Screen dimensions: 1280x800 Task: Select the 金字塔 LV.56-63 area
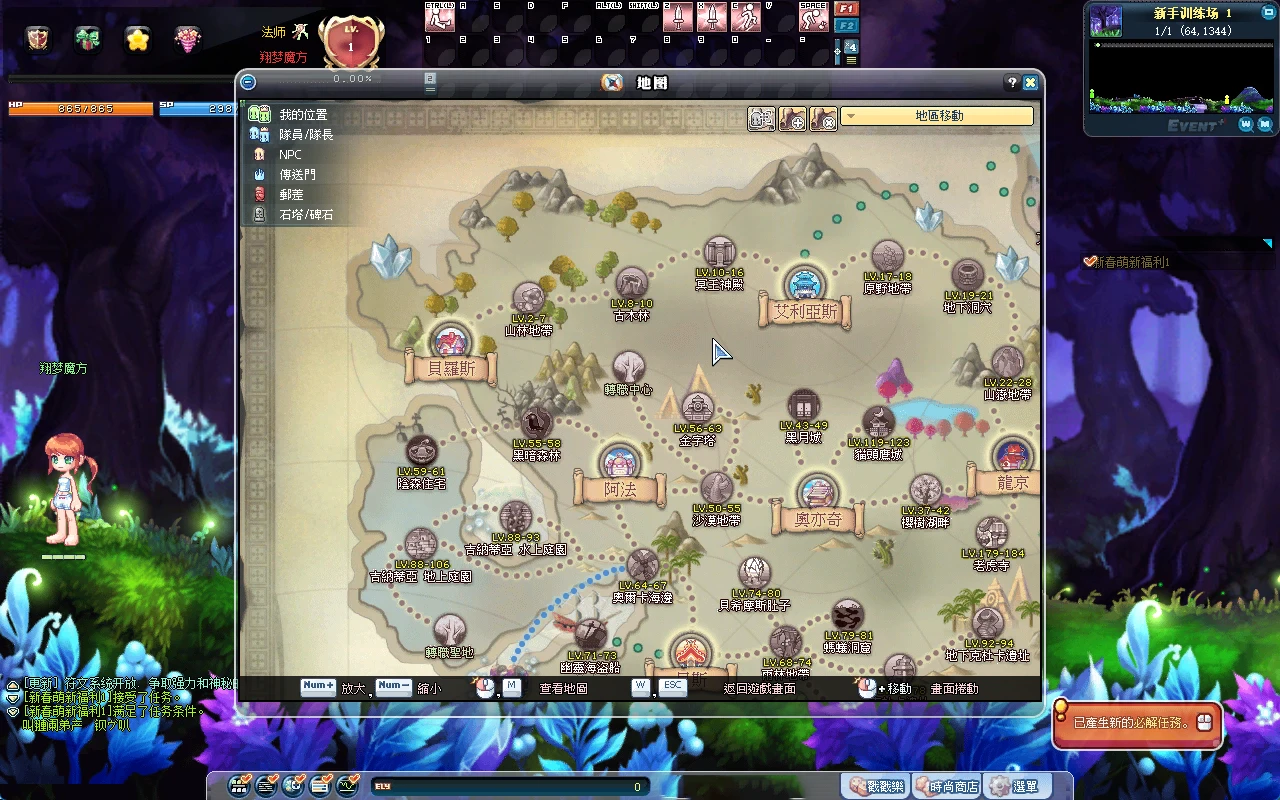pyautogui.click(x=697, y=409)
